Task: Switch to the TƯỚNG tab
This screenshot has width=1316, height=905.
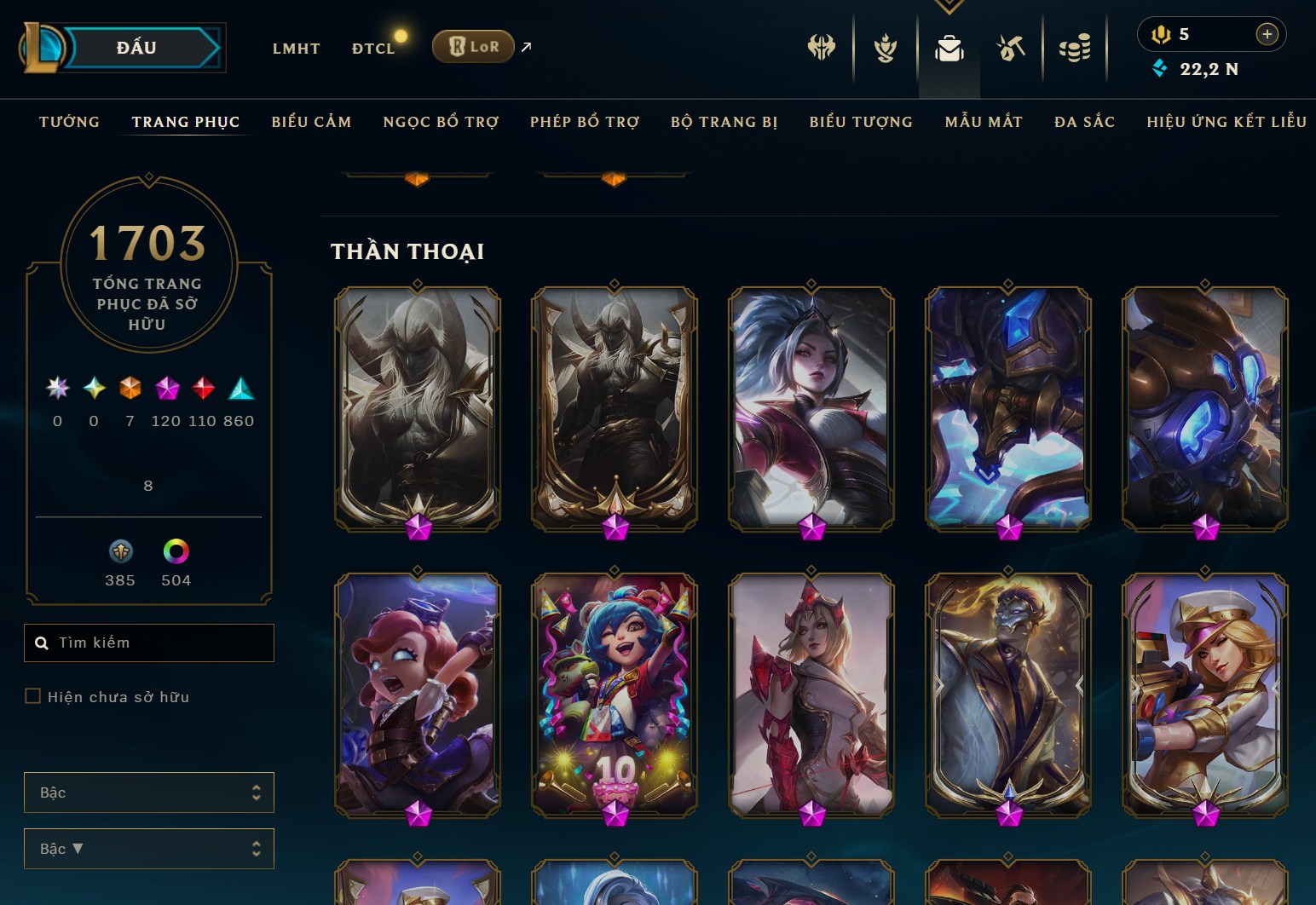Action: click(x=69, y=122)
